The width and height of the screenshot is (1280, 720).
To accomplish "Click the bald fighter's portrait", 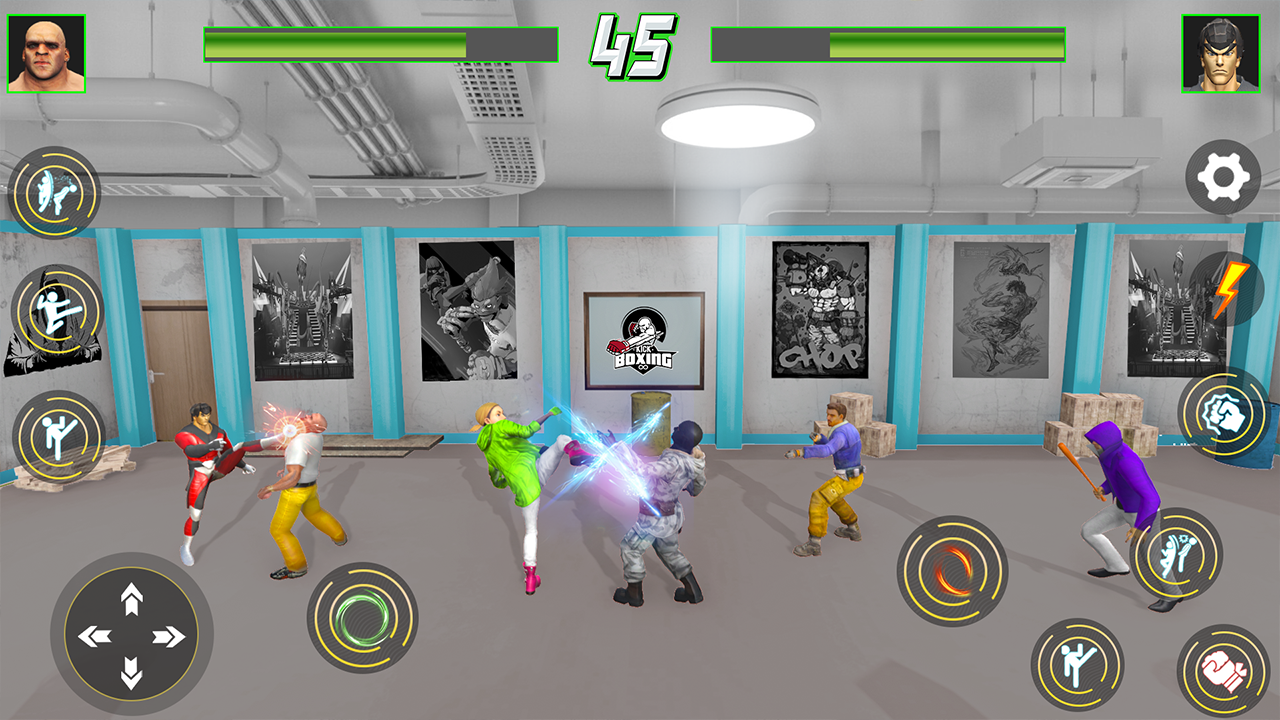I will (48, 48).
